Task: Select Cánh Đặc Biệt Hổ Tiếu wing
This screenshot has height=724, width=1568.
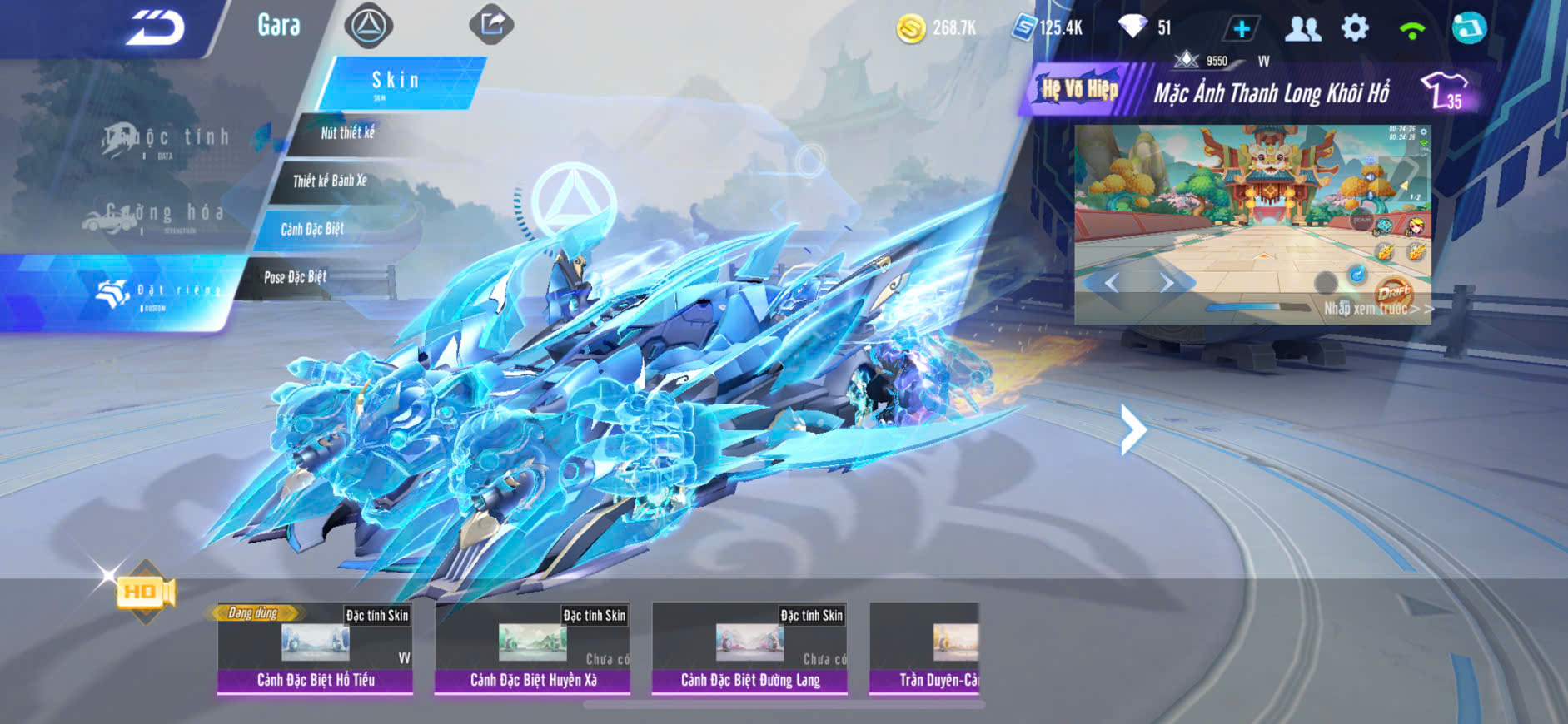Action: [316, 647]
